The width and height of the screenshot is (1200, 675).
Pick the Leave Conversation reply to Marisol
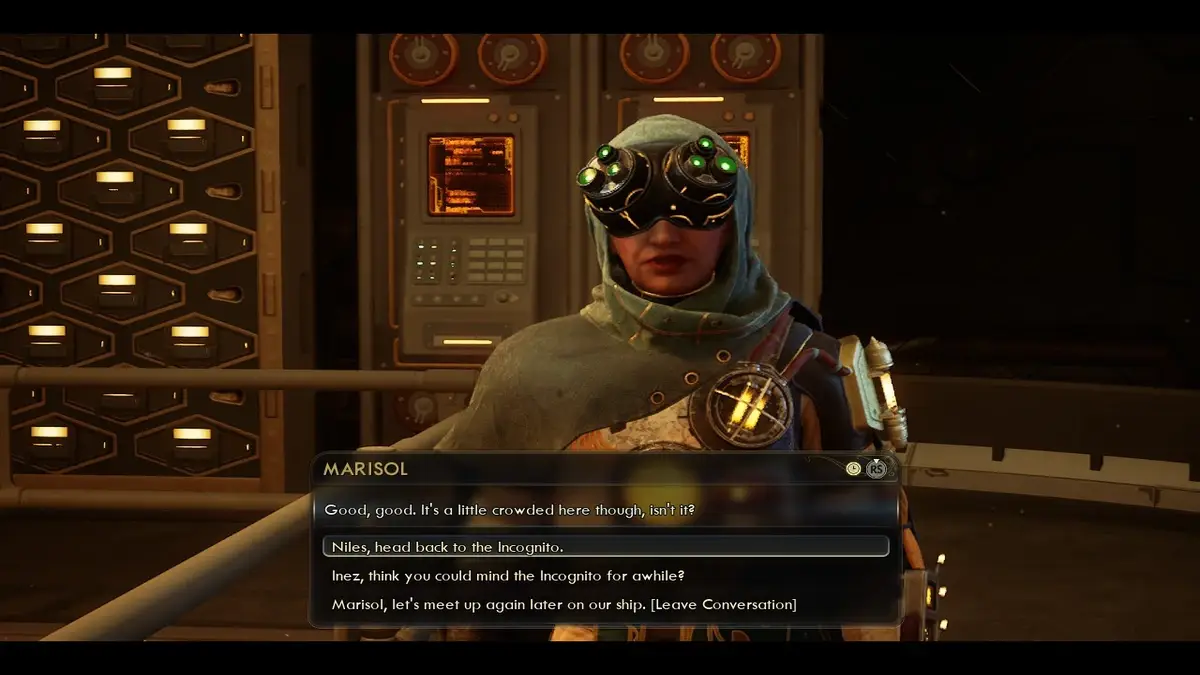point(564,604)
